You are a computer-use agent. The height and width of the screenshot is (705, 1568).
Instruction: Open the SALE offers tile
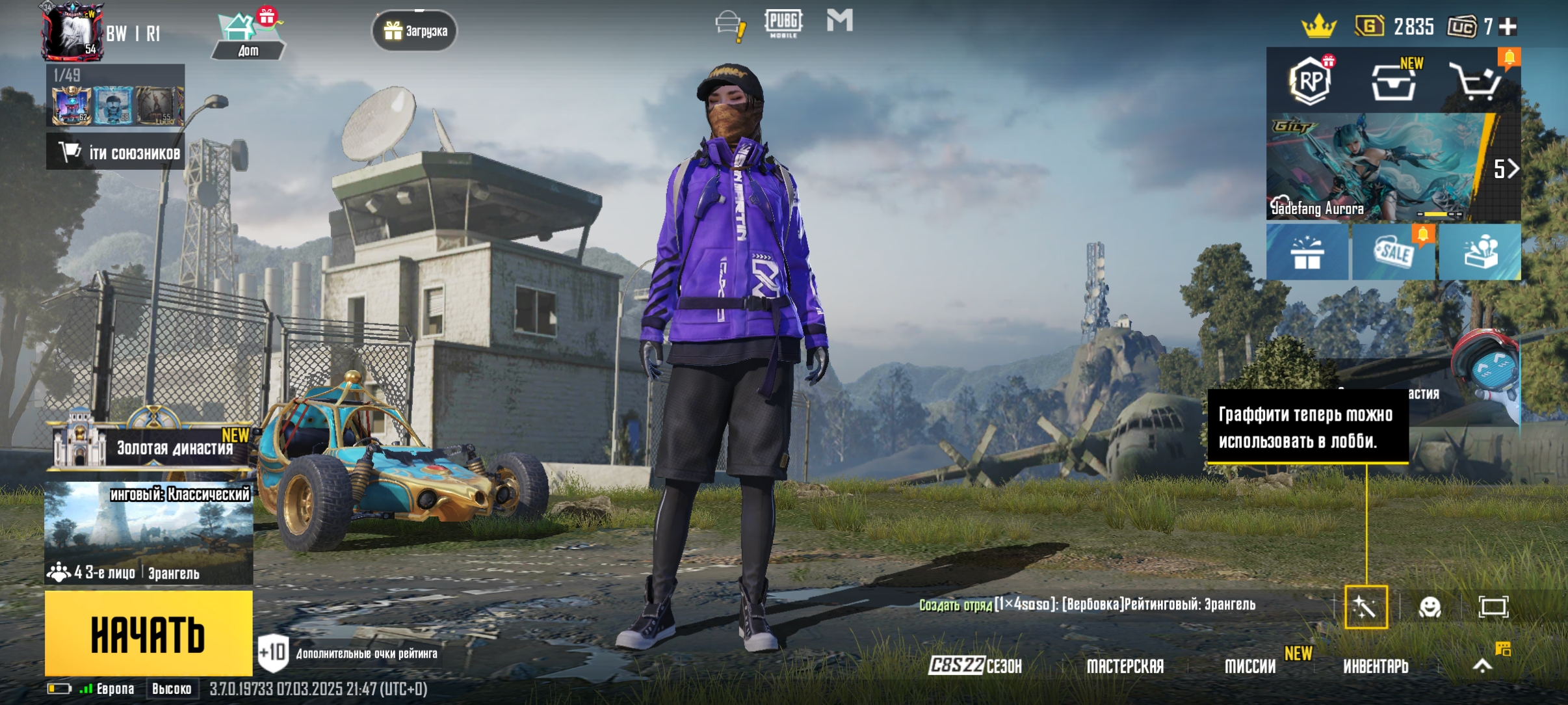pos(1394,252)
